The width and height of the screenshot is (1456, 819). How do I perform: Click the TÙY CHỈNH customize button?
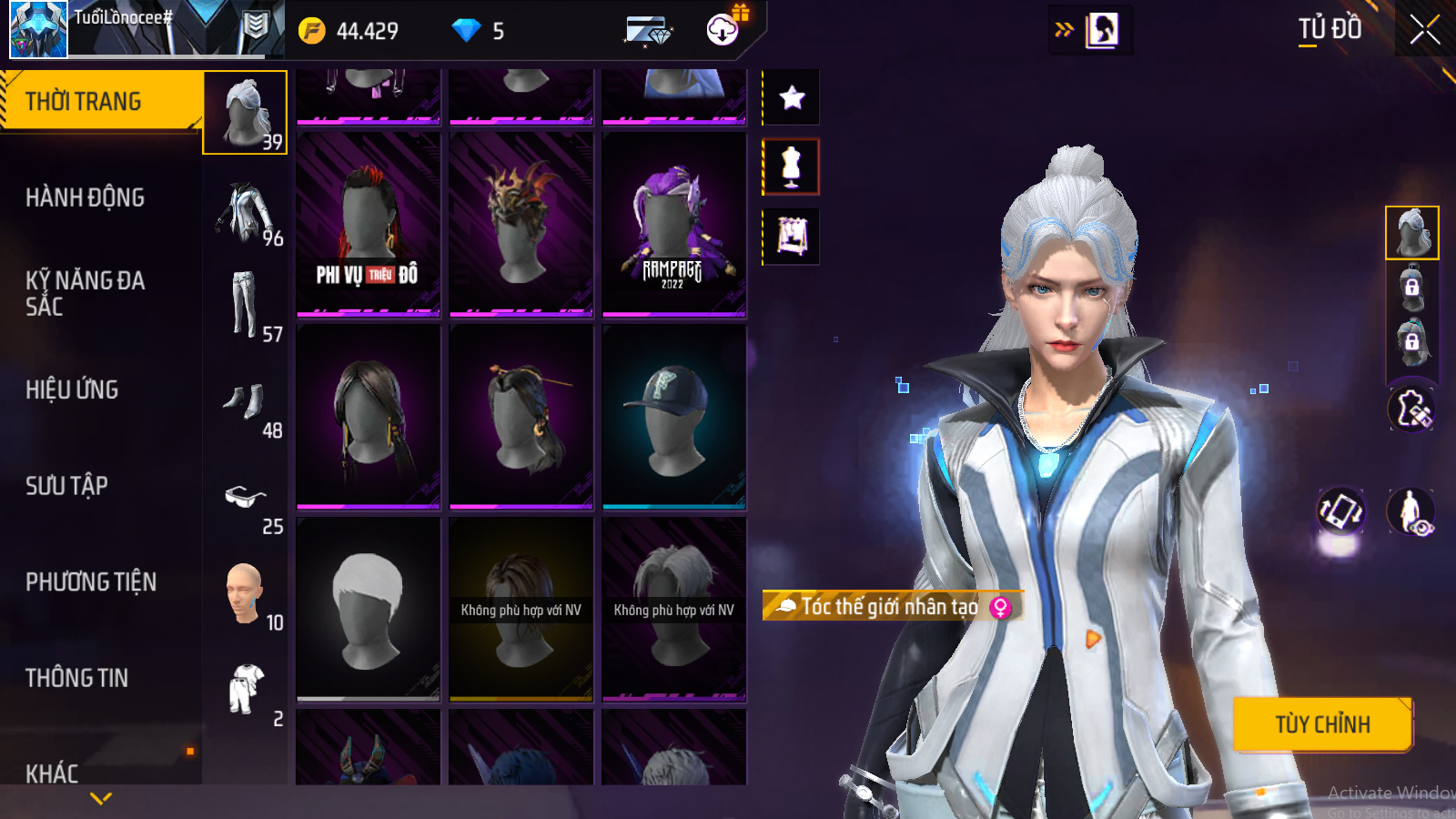1321,724
